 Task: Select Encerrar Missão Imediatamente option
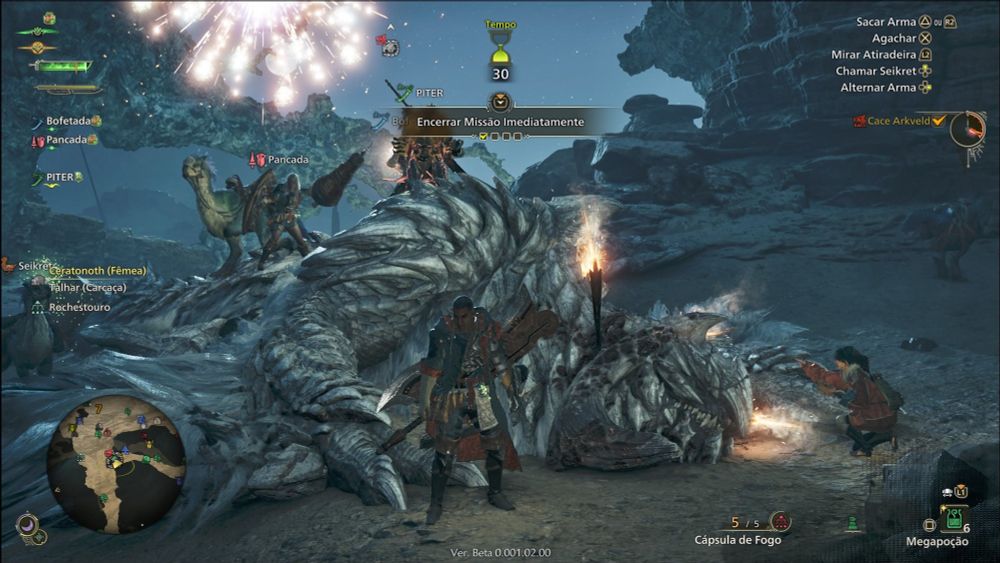(x=500, y=121)
